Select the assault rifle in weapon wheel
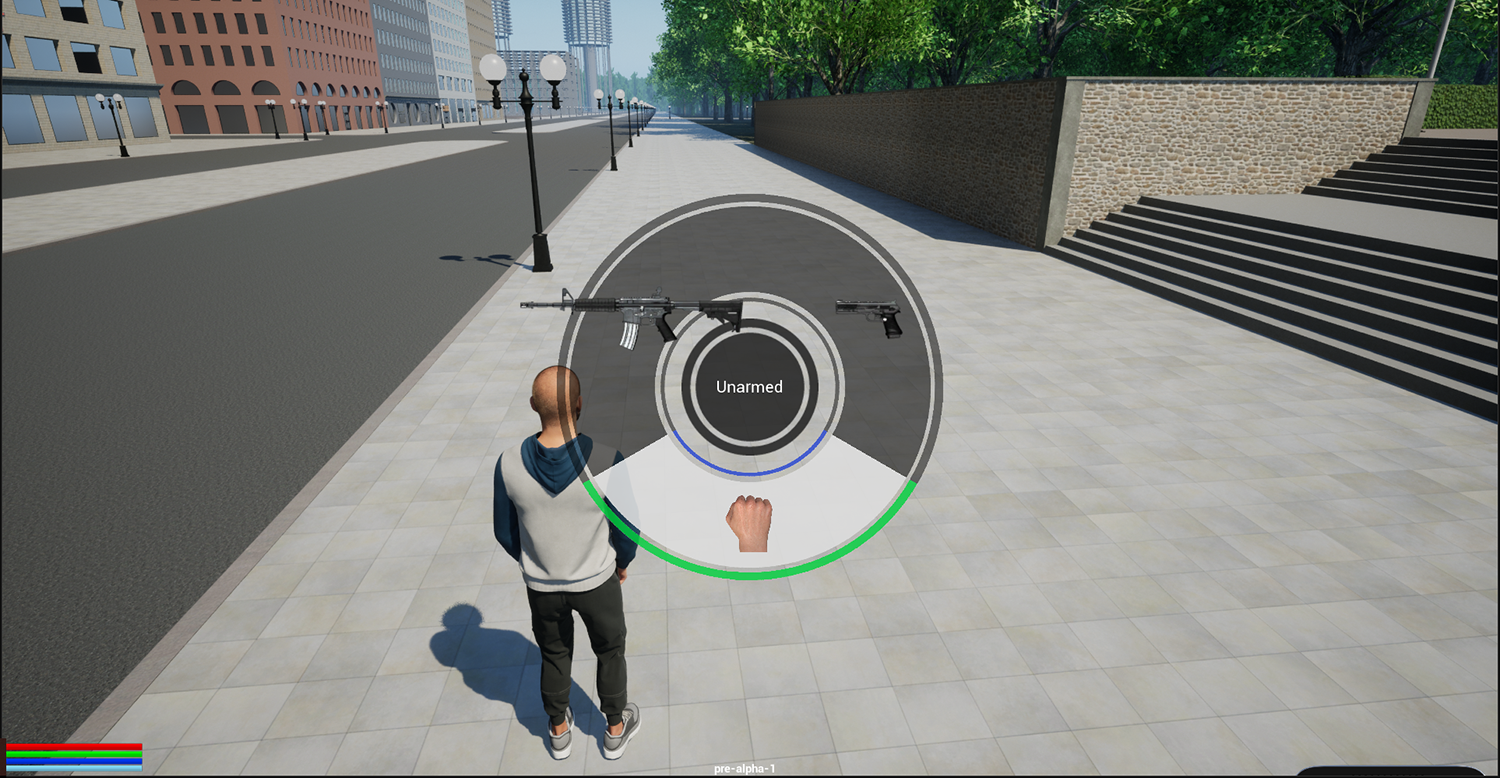 point(633,316)
